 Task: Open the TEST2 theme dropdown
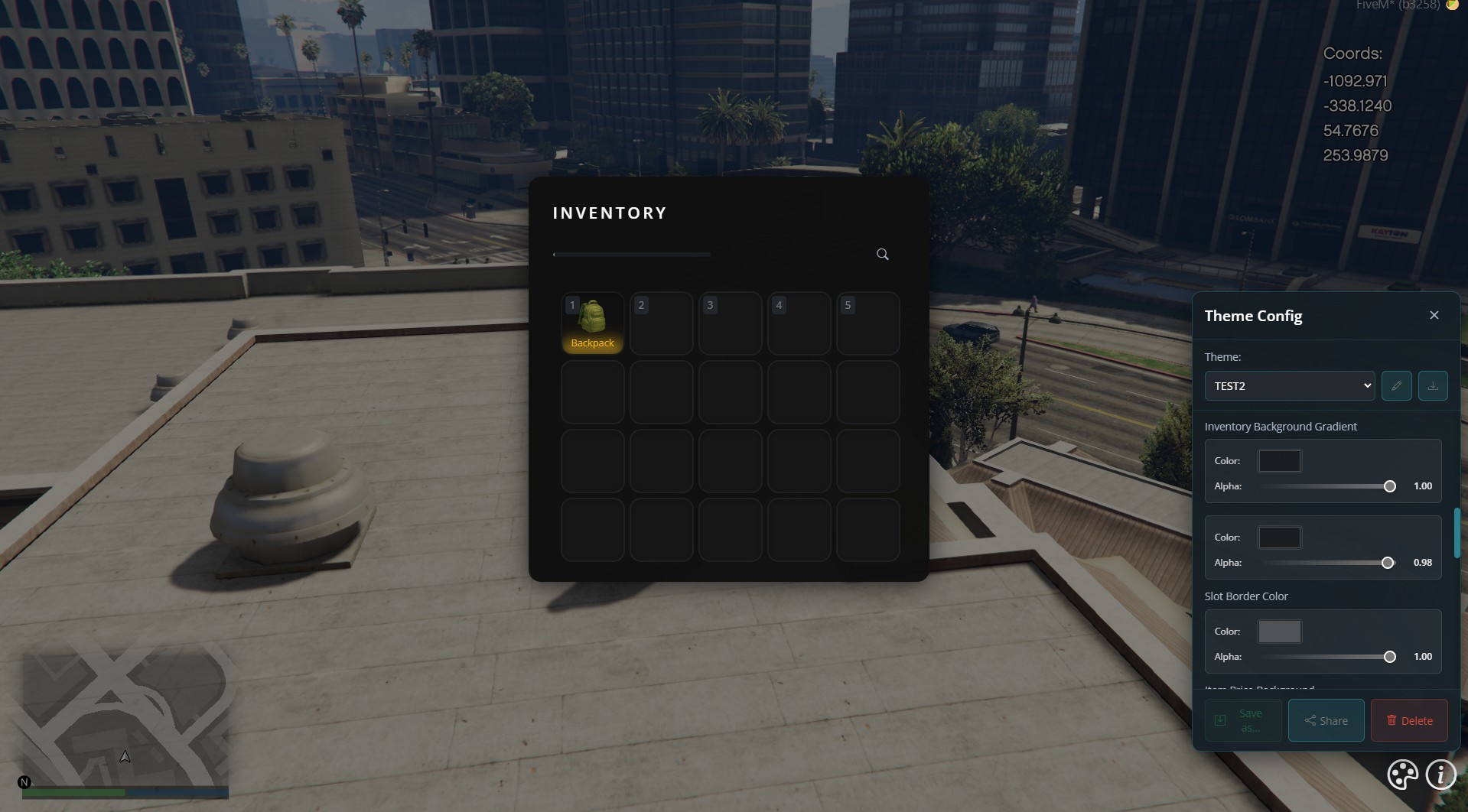tap(1289, 385)
